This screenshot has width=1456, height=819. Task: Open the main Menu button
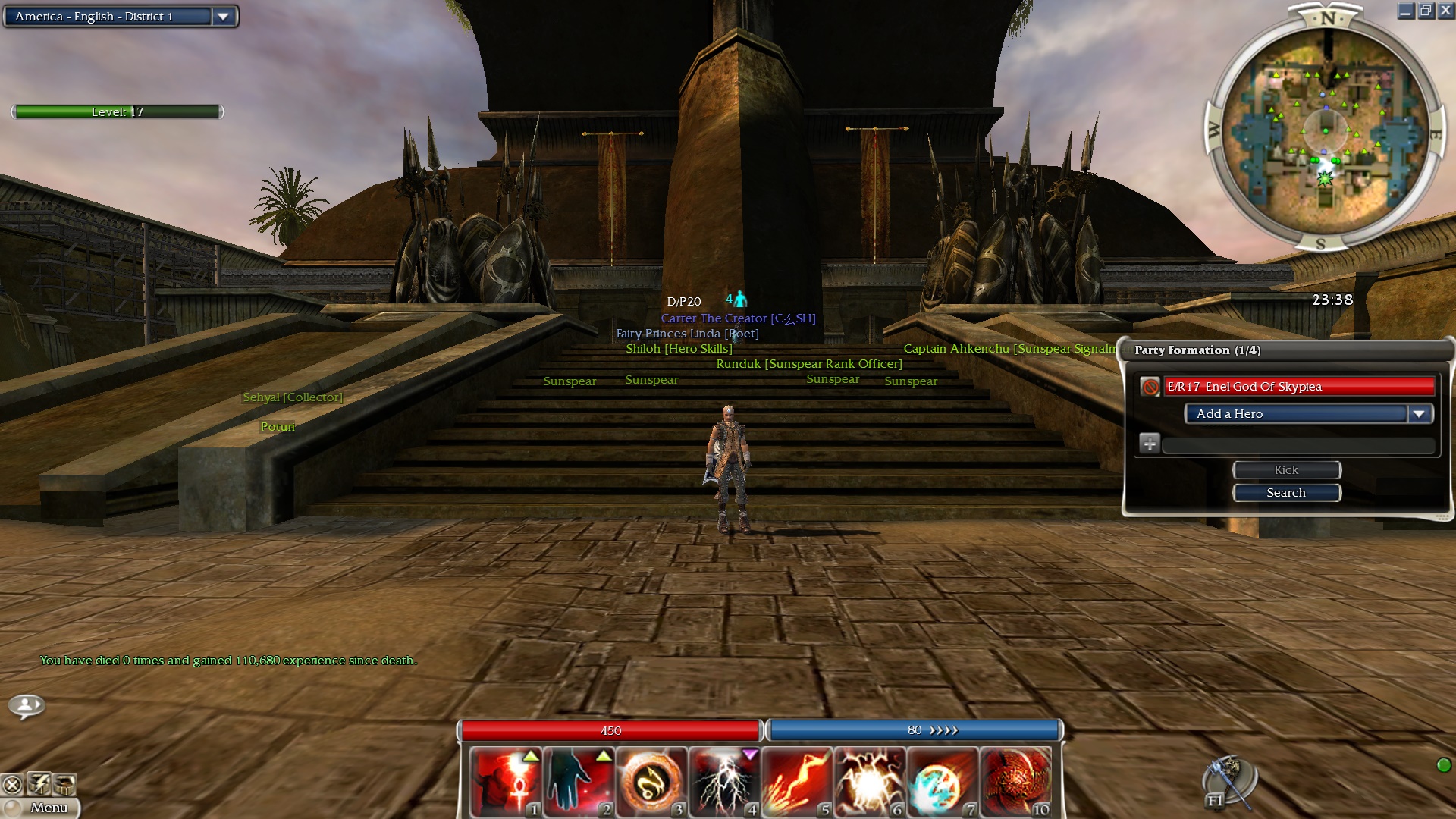(42, 808)
